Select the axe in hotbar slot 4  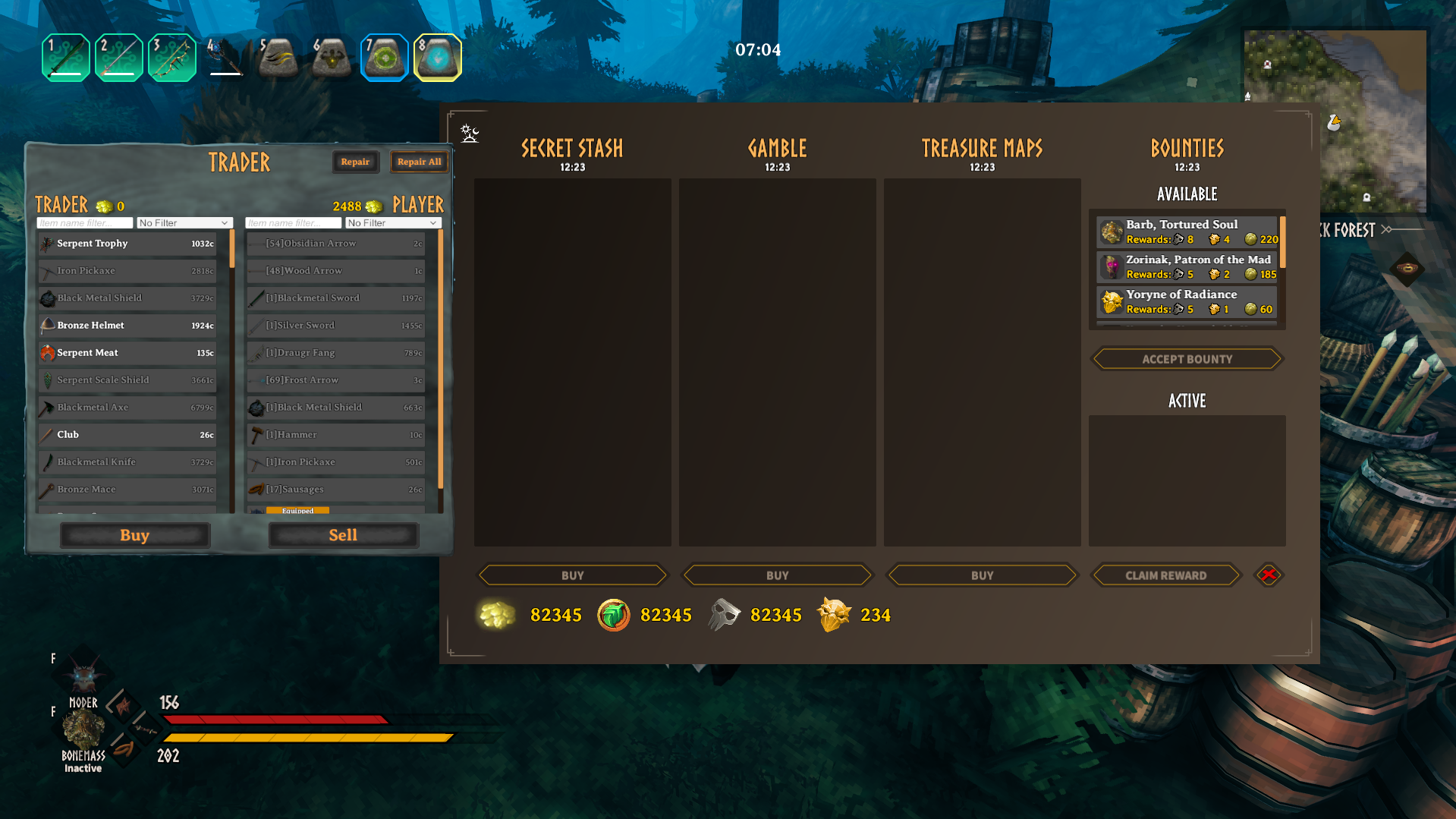pos(225,57)
